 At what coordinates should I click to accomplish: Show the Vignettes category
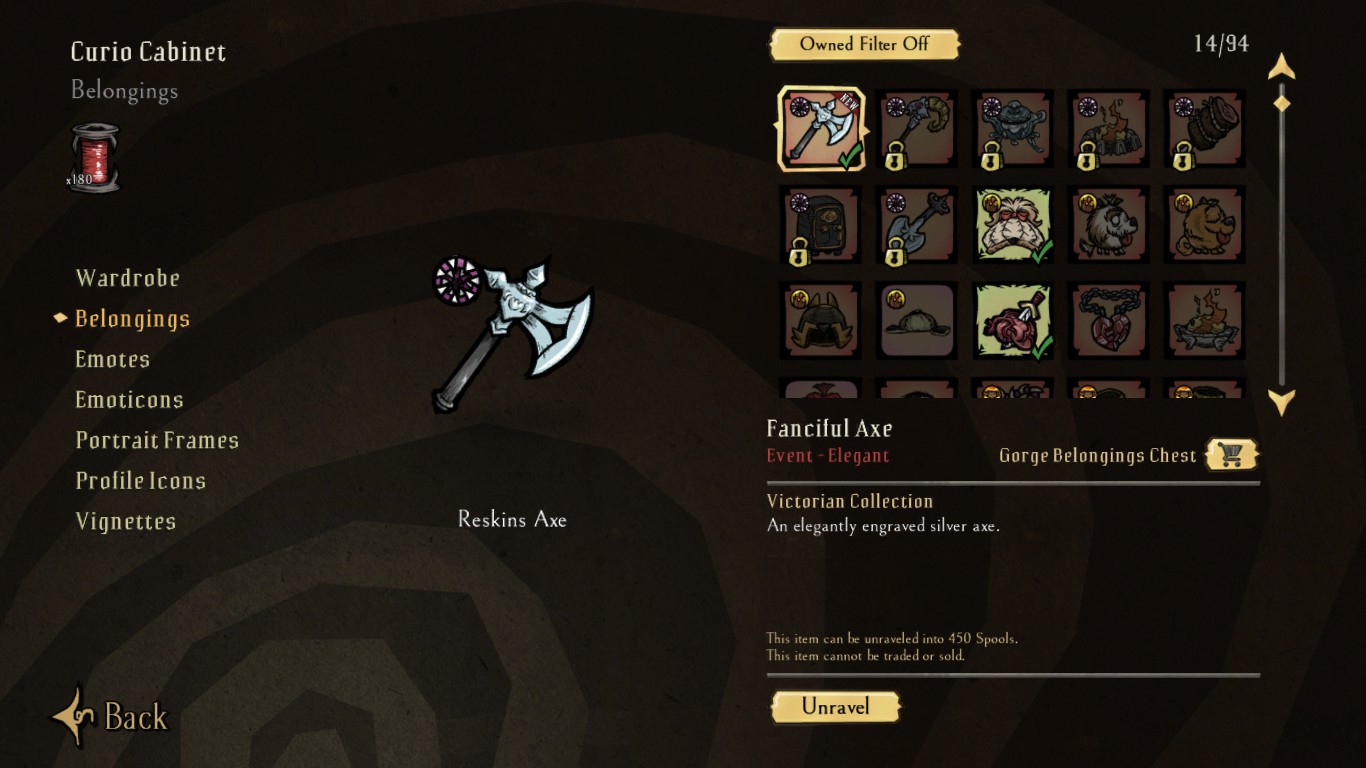(126, 521)
